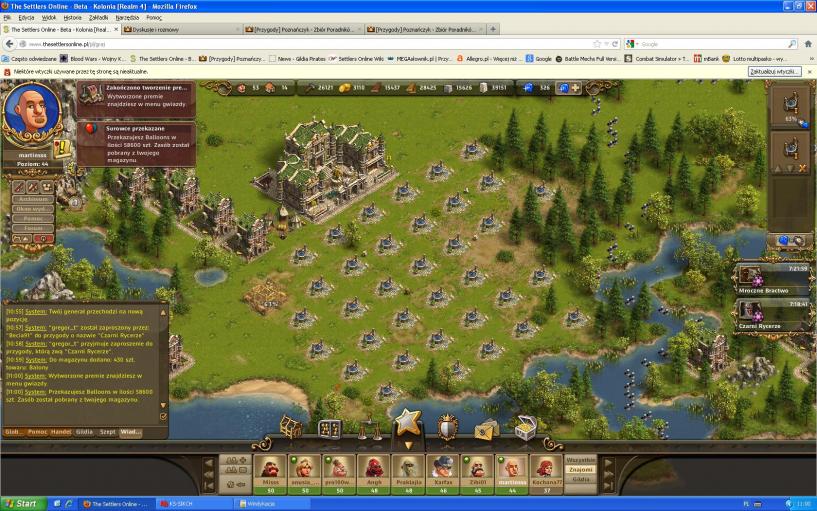Open the quest book exclamation icon
The image size is (817, 511).
[x=62, y=148]
